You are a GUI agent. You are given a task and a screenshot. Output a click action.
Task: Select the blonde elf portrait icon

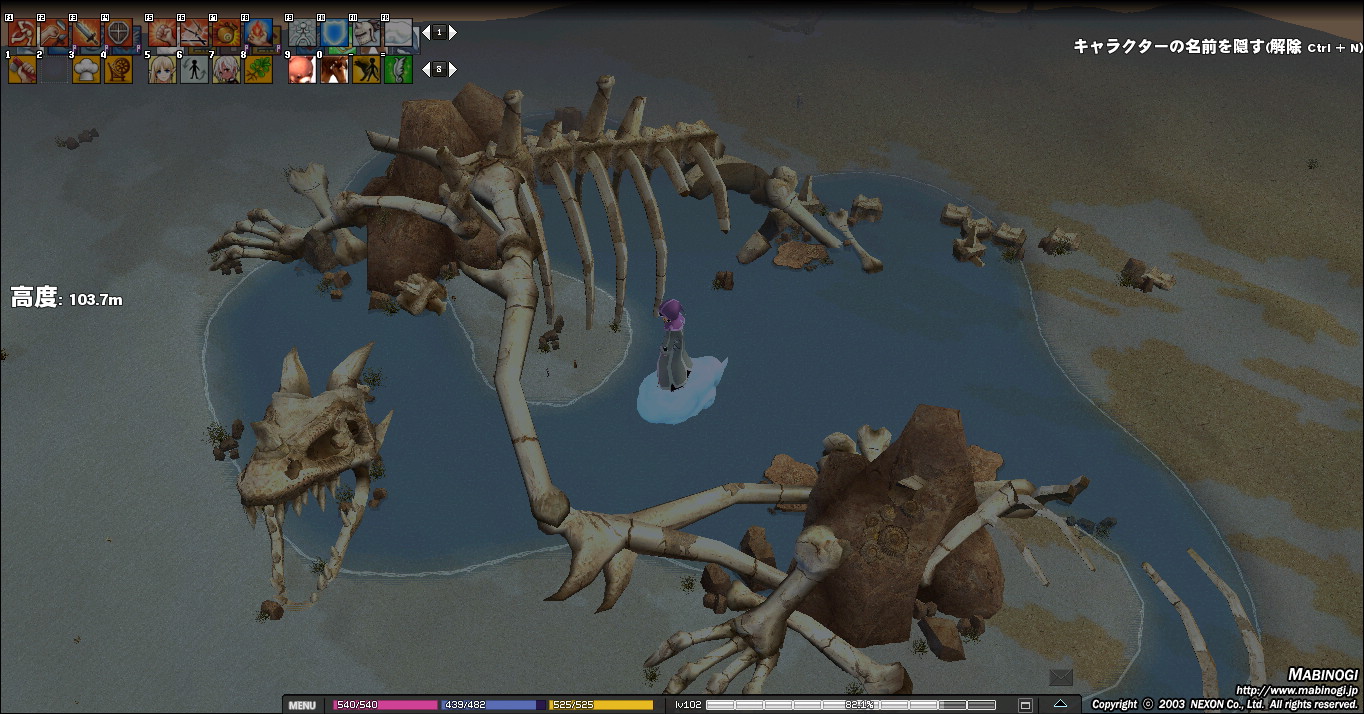pyautogui.click(x=162, y=69)
